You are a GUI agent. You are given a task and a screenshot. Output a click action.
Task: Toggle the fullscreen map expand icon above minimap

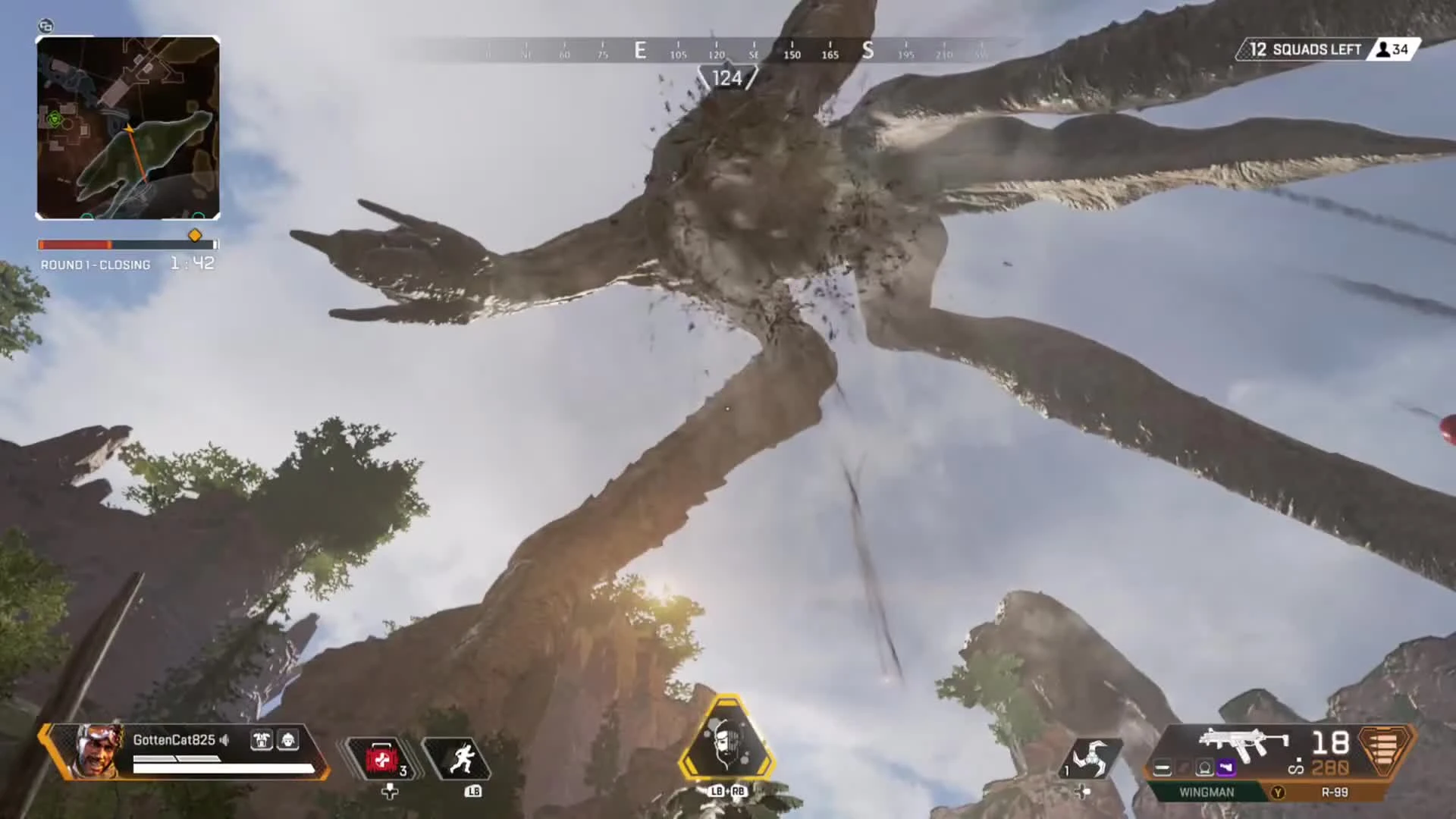(x=45, y=27)
